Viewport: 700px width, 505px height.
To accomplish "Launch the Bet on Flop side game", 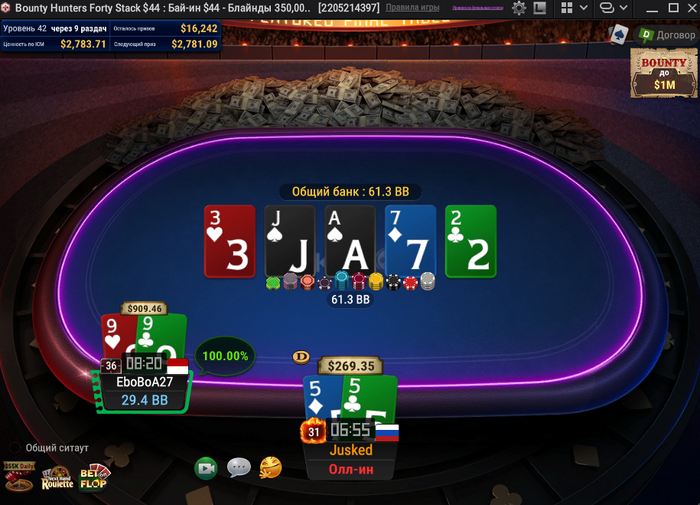I will click(x=94, y=477).
